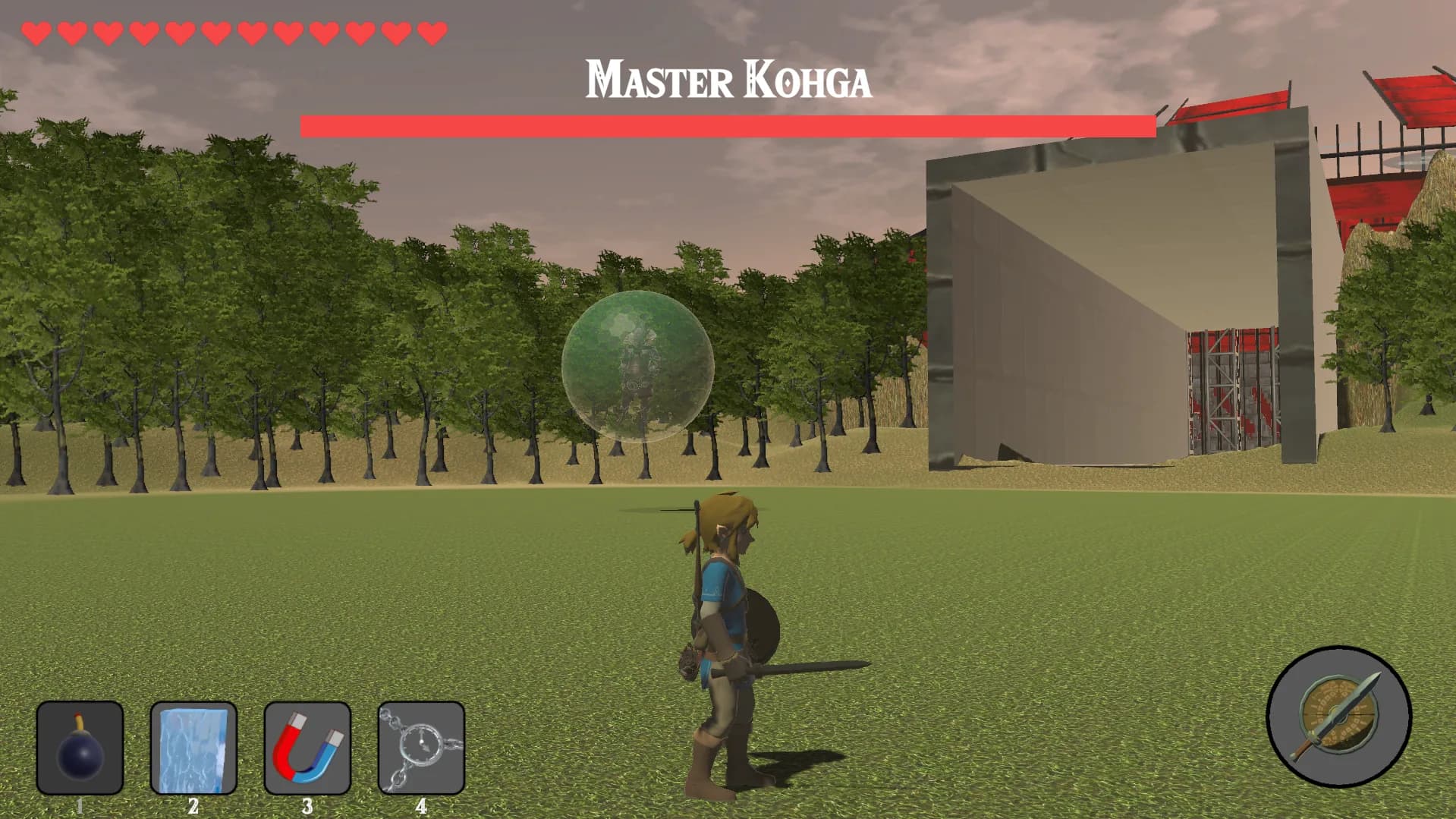Select the Cryonis ice block ability
Viewport: 1456px width, 819px height.
tap(193, 748)
